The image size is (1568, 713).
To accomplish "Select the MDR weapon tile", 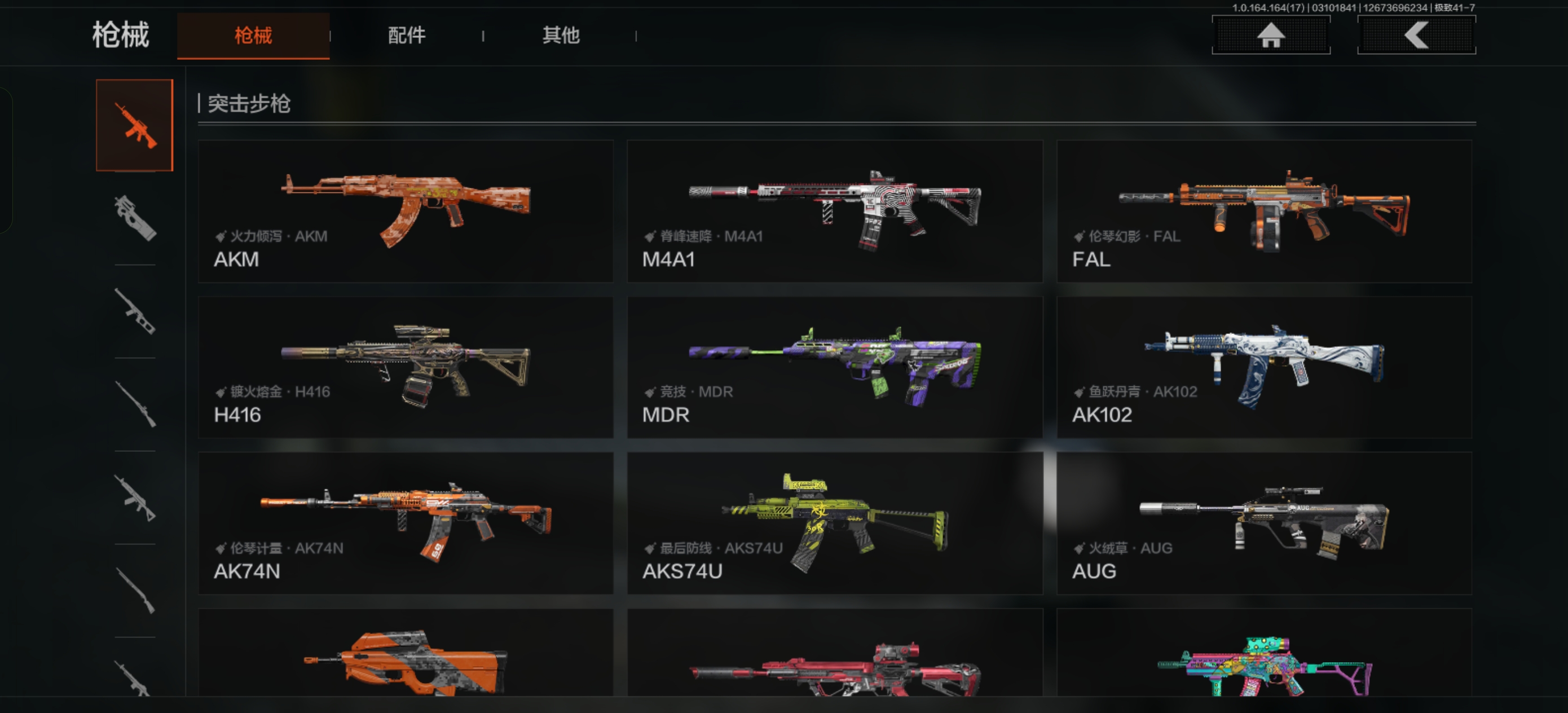I will 835,367.
